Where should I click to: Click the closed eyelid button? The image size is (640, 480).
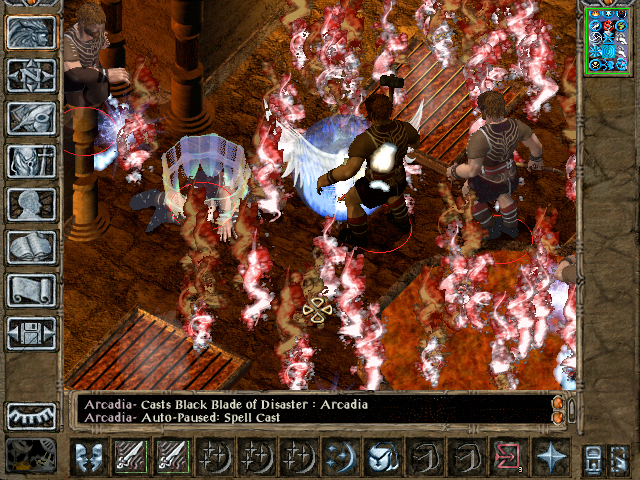point(31,415)
